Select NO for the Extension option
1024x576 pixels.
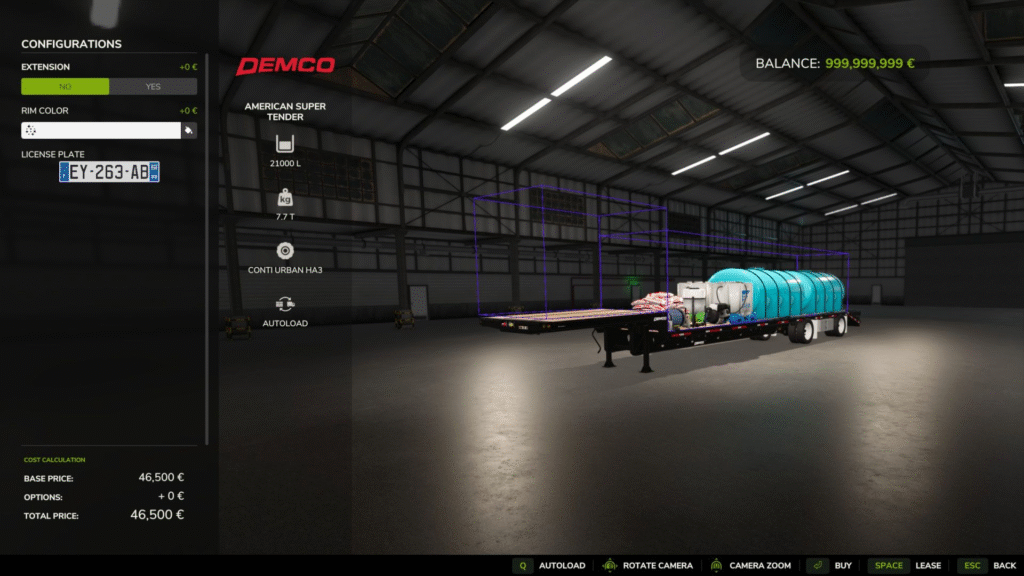coord(65,87)
